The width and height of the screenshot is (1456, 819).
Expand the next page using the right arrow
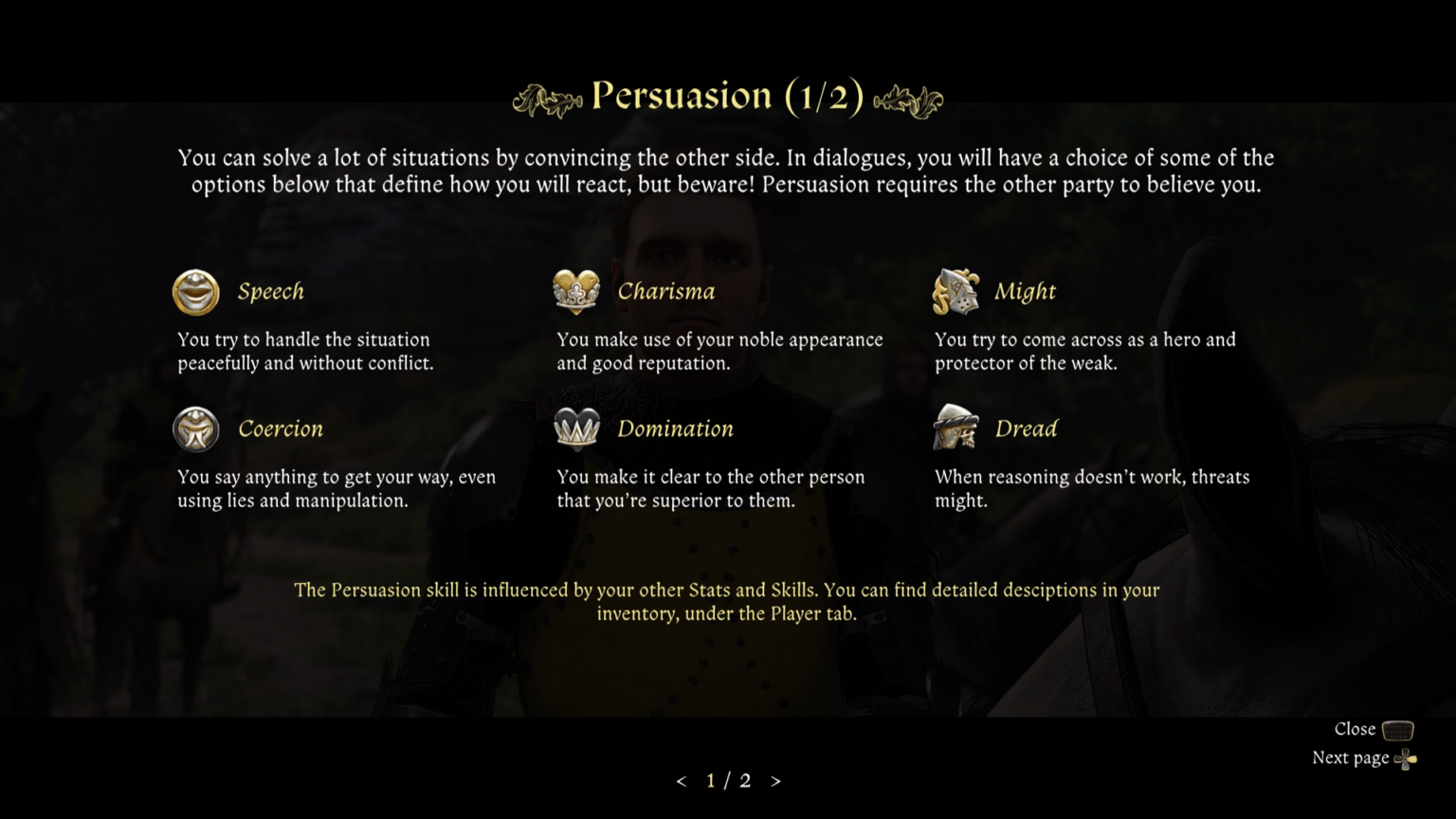[775, 780]
